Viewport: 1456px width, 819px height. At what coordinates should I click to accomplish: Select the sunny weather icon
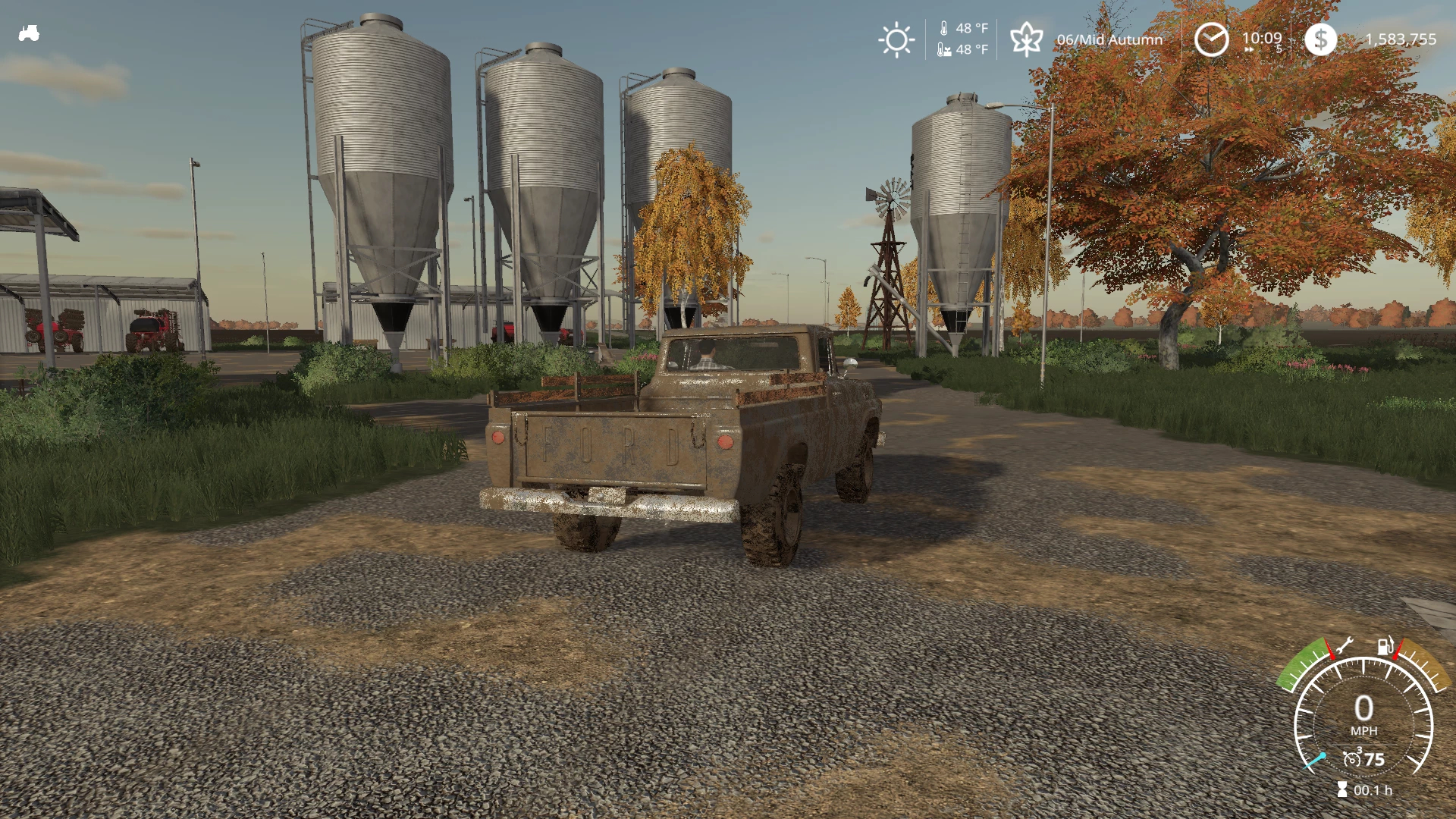click(896, 39)
